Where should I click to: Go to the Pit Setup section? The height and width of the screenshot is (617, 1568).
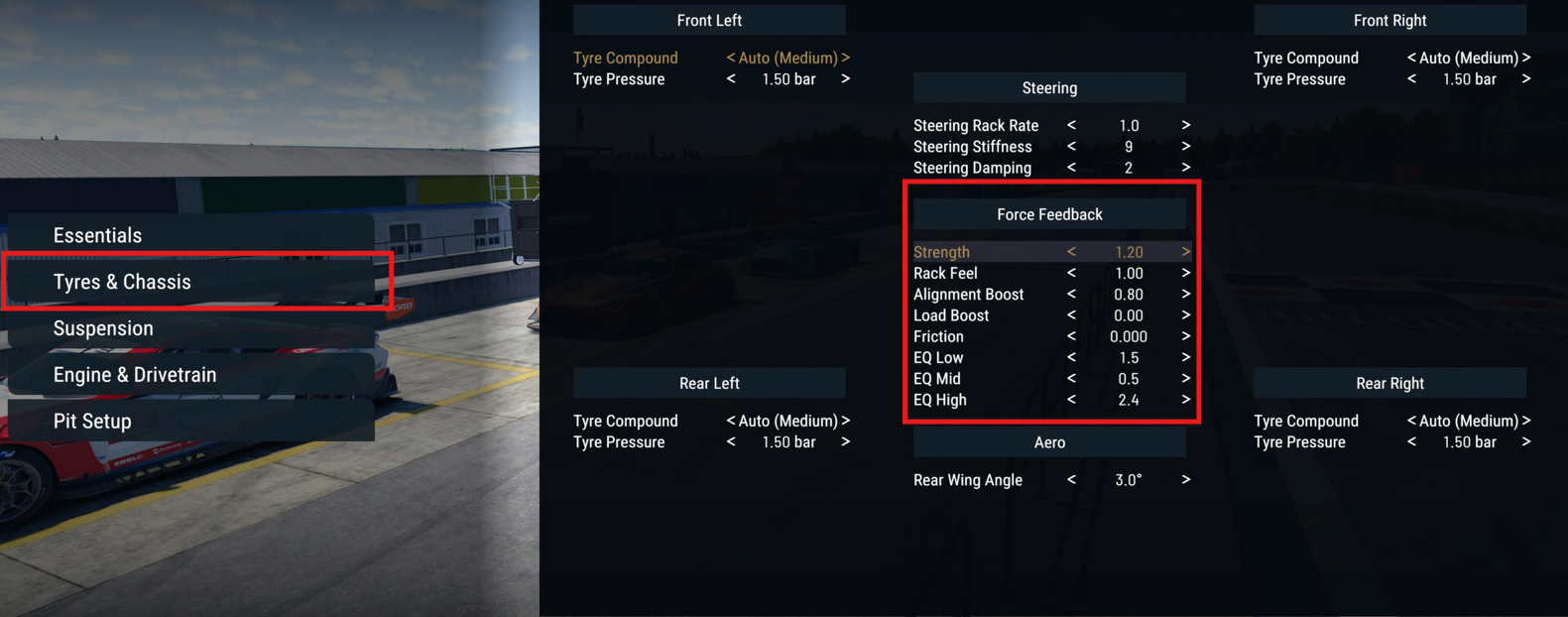[92, 422]
